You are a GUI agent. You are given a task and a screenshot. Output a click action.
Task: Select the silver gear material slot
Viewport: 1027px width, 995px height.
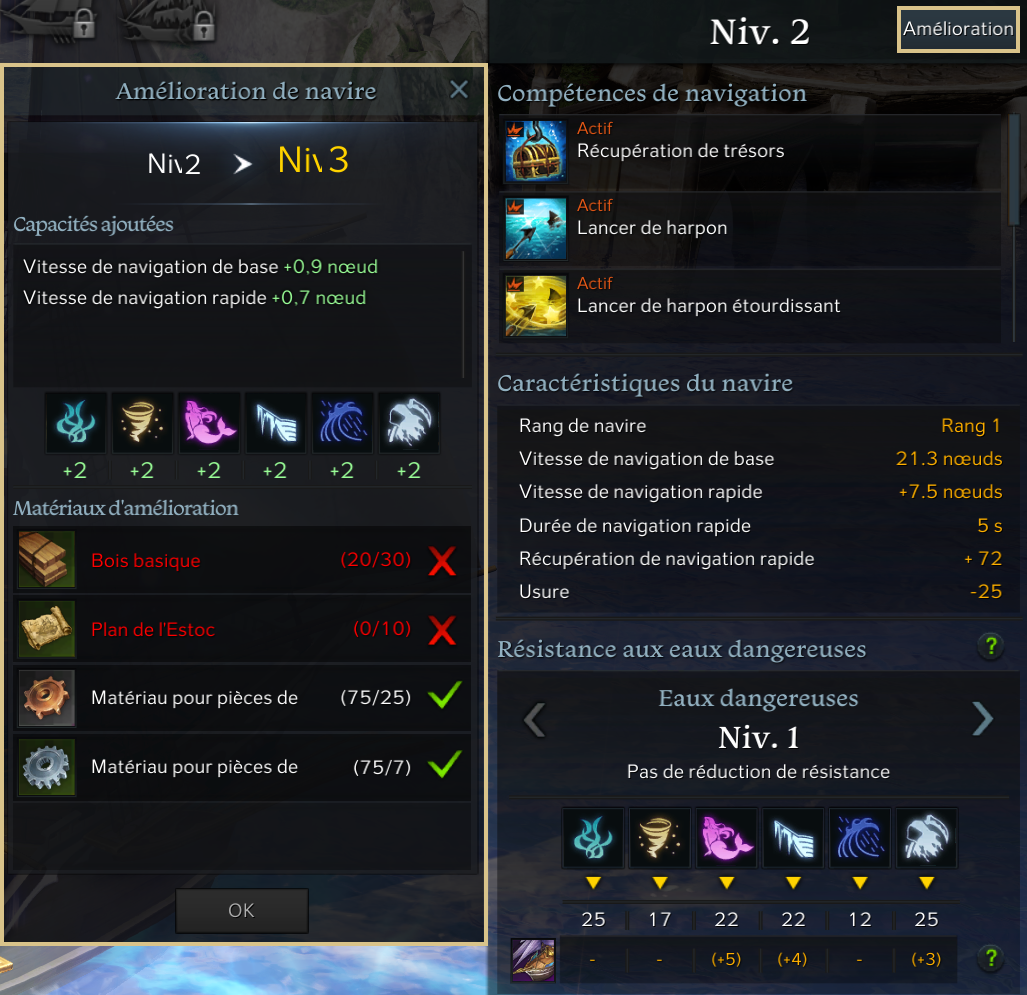[47, 767]
